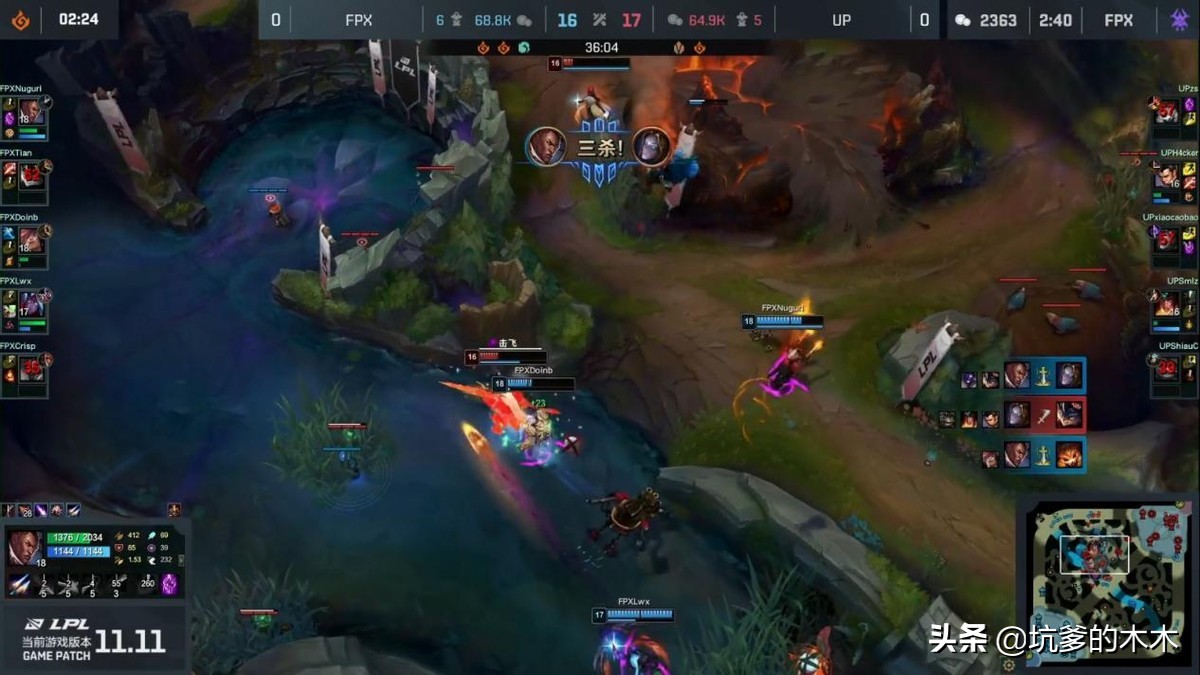The width and height of the screenshot is (1200, 675).
Task: Select FPXCrisp's player portrait
Action: (30, 370)
